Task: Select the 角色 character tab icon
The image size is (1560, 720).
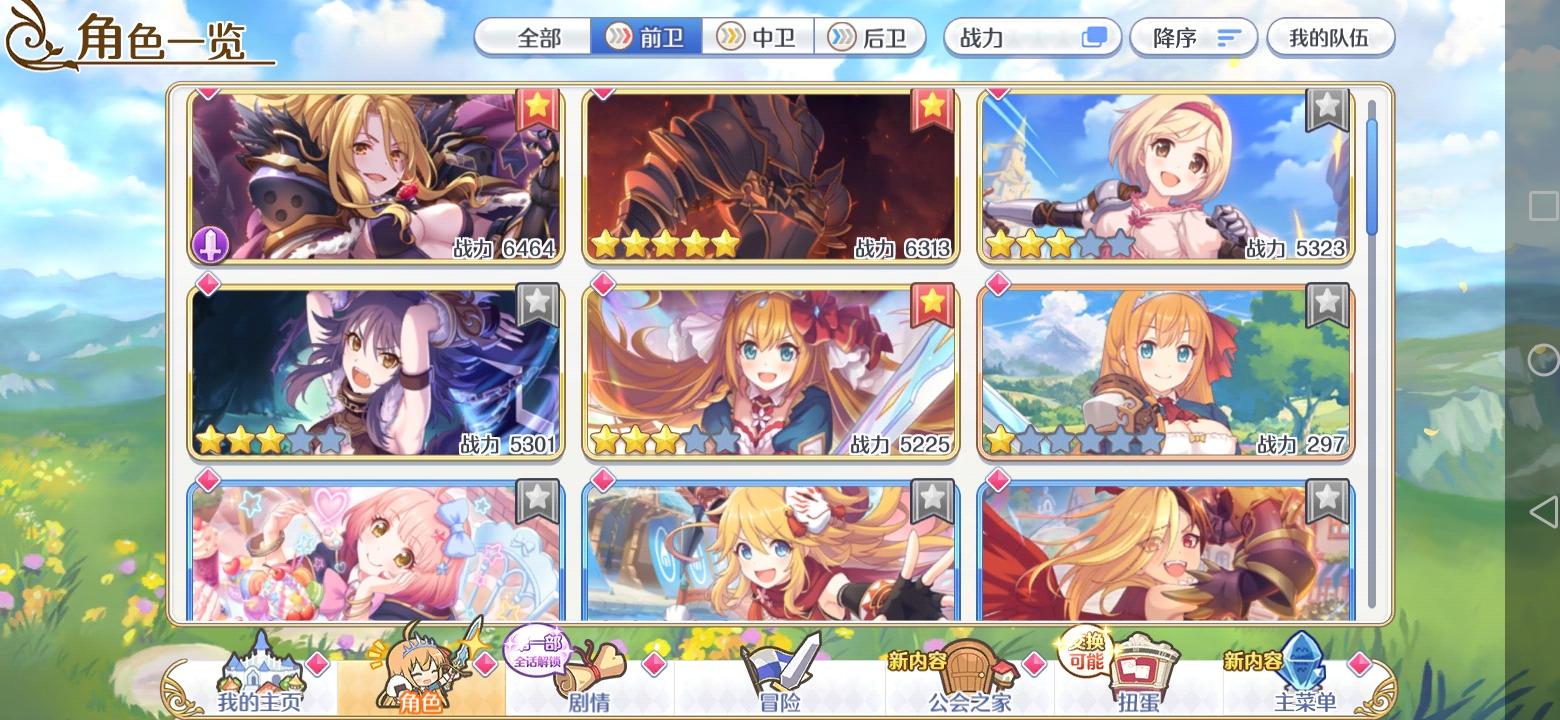Action: [x=424, y=675]
